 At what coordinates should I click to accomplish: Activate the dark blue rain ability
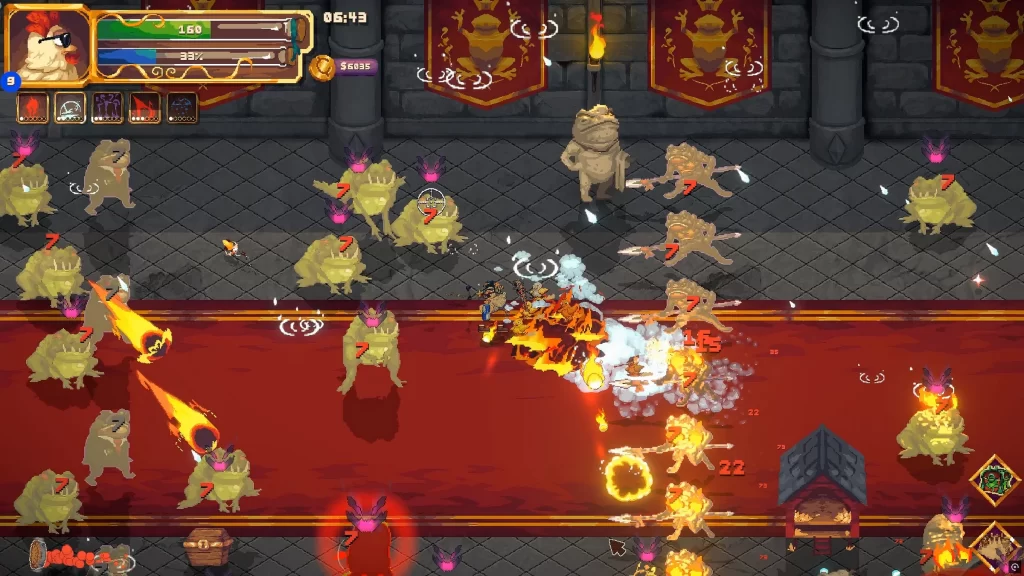182,107
